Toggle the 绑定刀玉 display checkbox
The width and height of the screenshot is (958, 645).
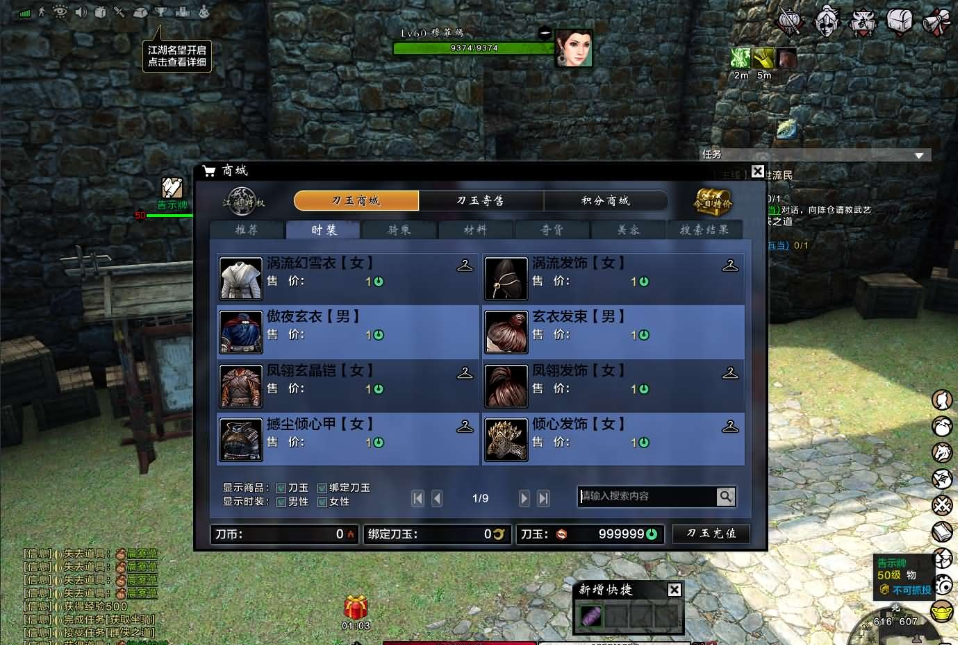322,488
